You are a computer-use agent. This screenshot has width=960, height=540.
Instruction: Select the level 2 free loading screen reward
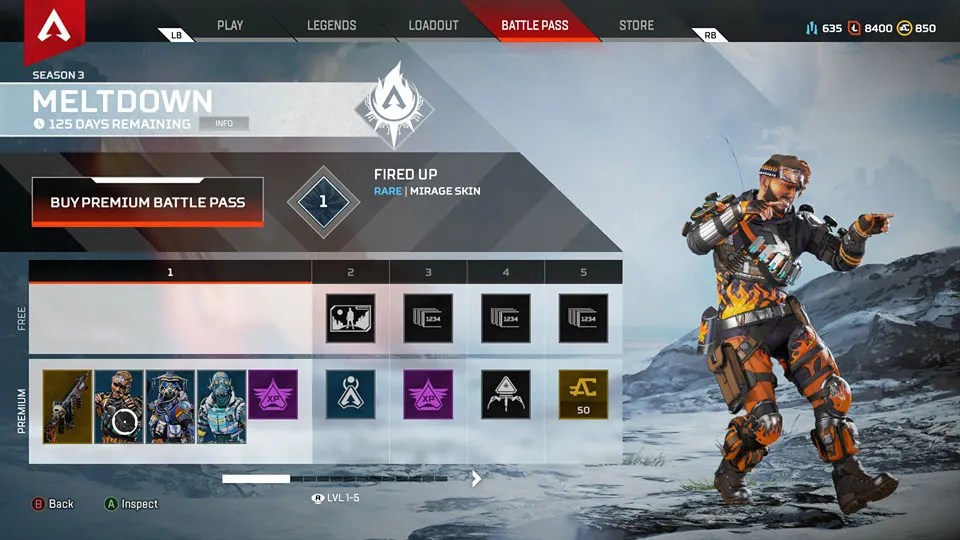[350, 319]
